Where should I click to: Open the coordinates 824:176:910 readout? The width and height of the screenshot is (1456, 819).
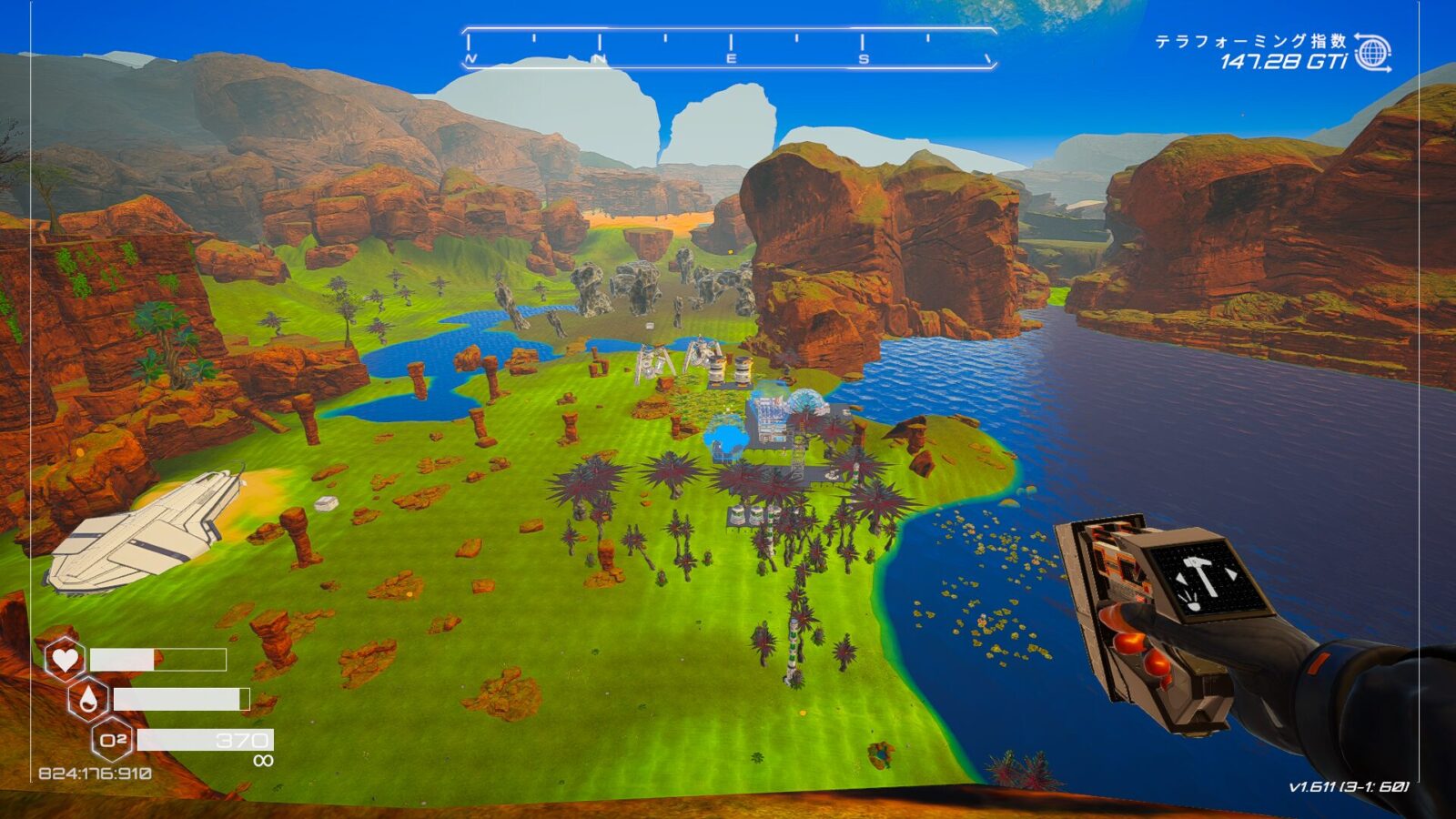coord(95,772)
